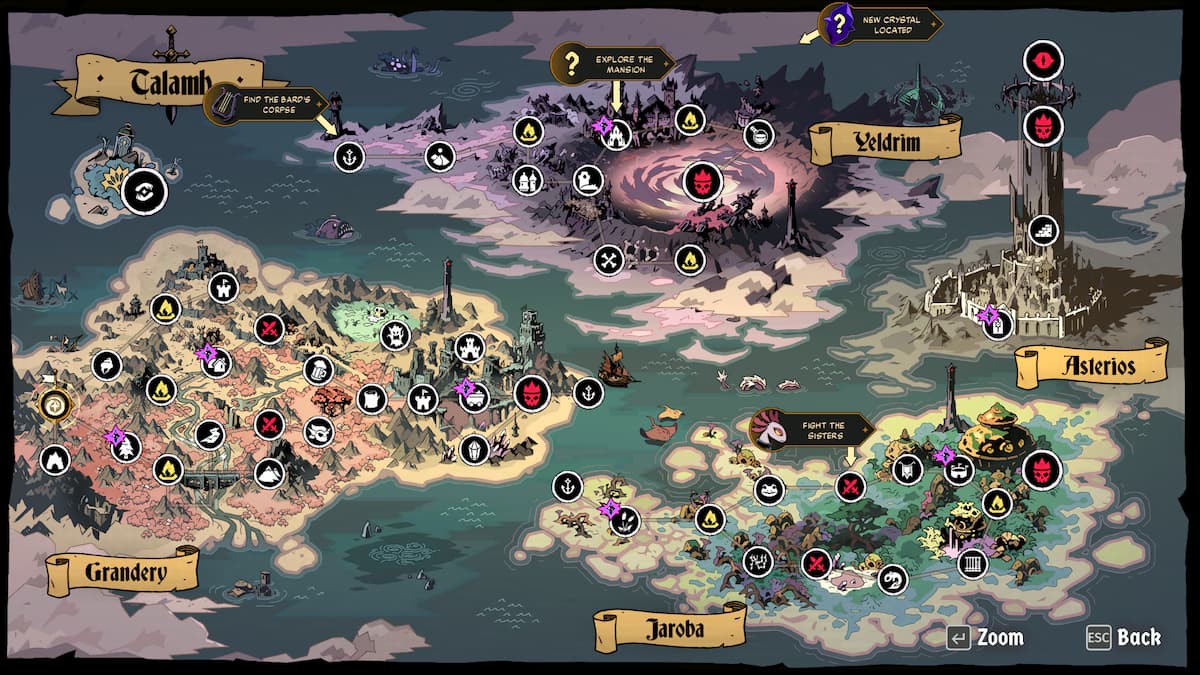Select the caged gate node in Jaroba
Image resolution: width=1200 pixels, height=675 pixels.
[972, 565]
